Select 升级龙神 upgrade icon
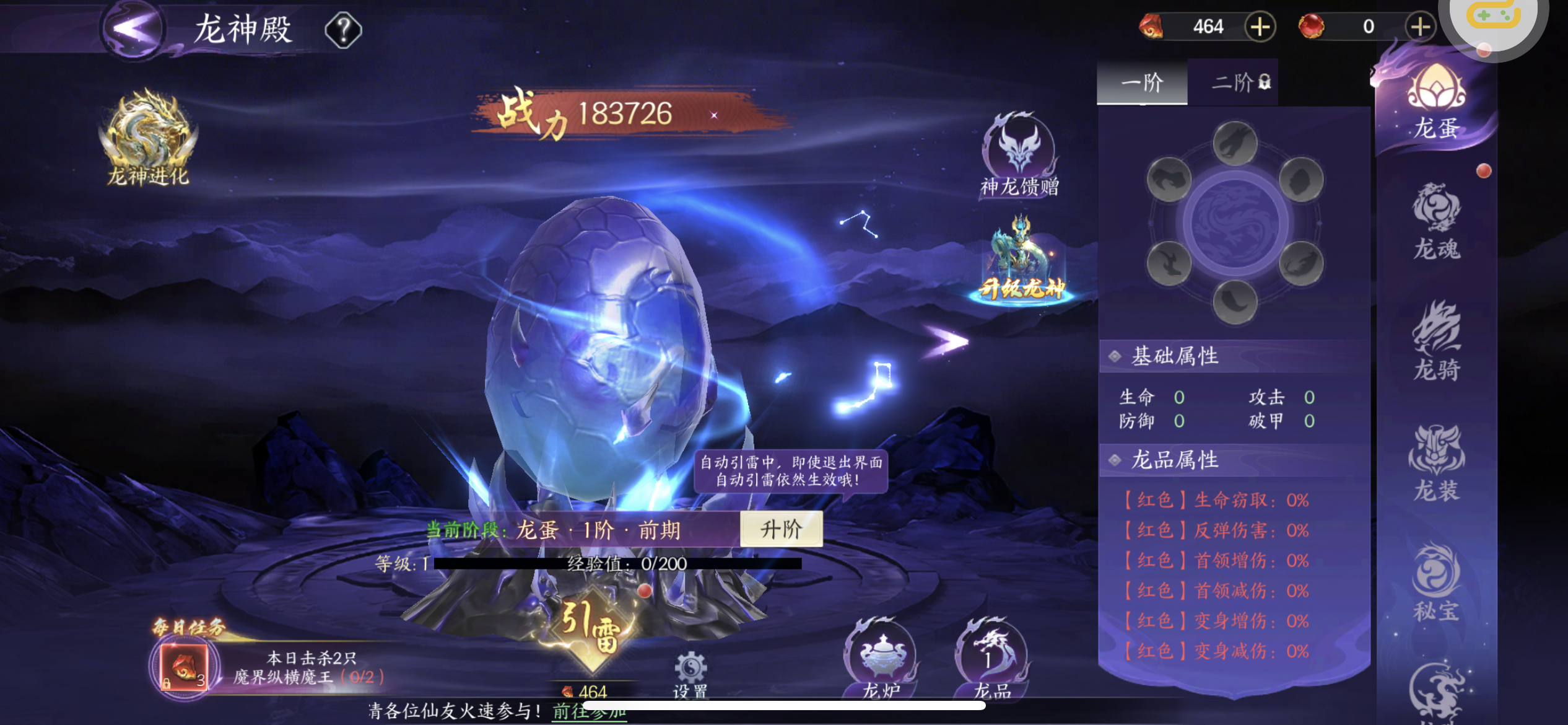This screenshot has width=1568, height=725. point(1022,260)
